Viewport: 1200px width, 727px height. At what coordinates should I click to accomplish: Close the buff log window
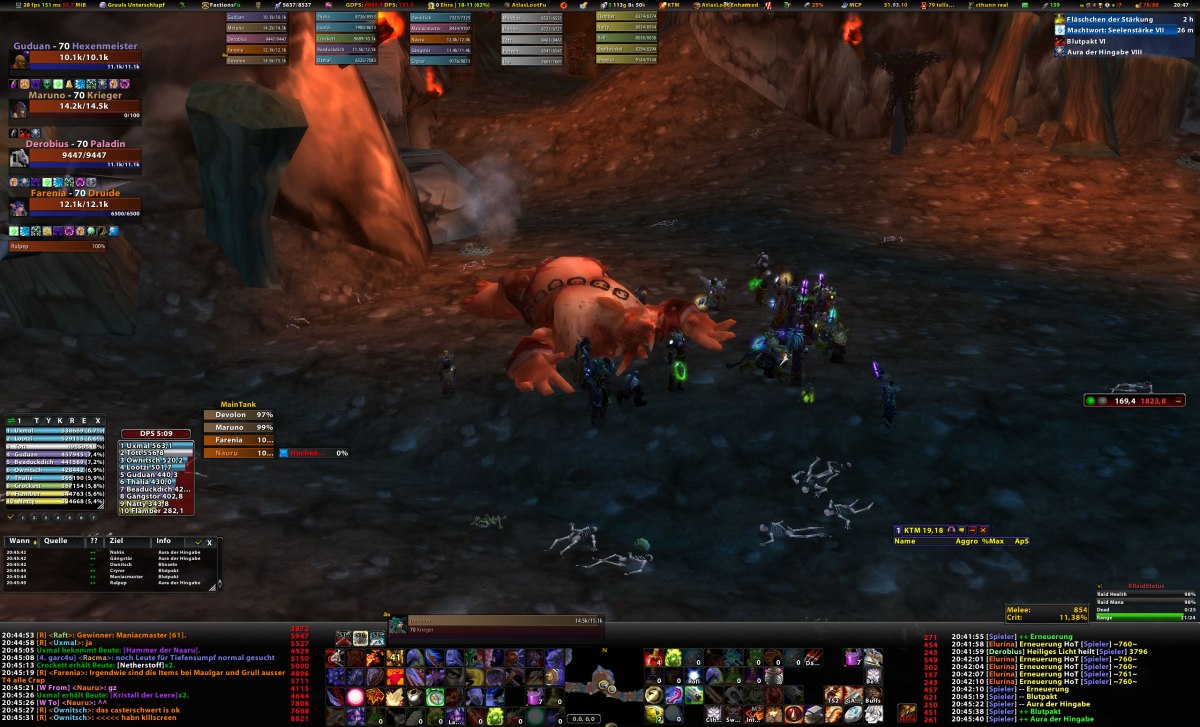click(210, 542)
